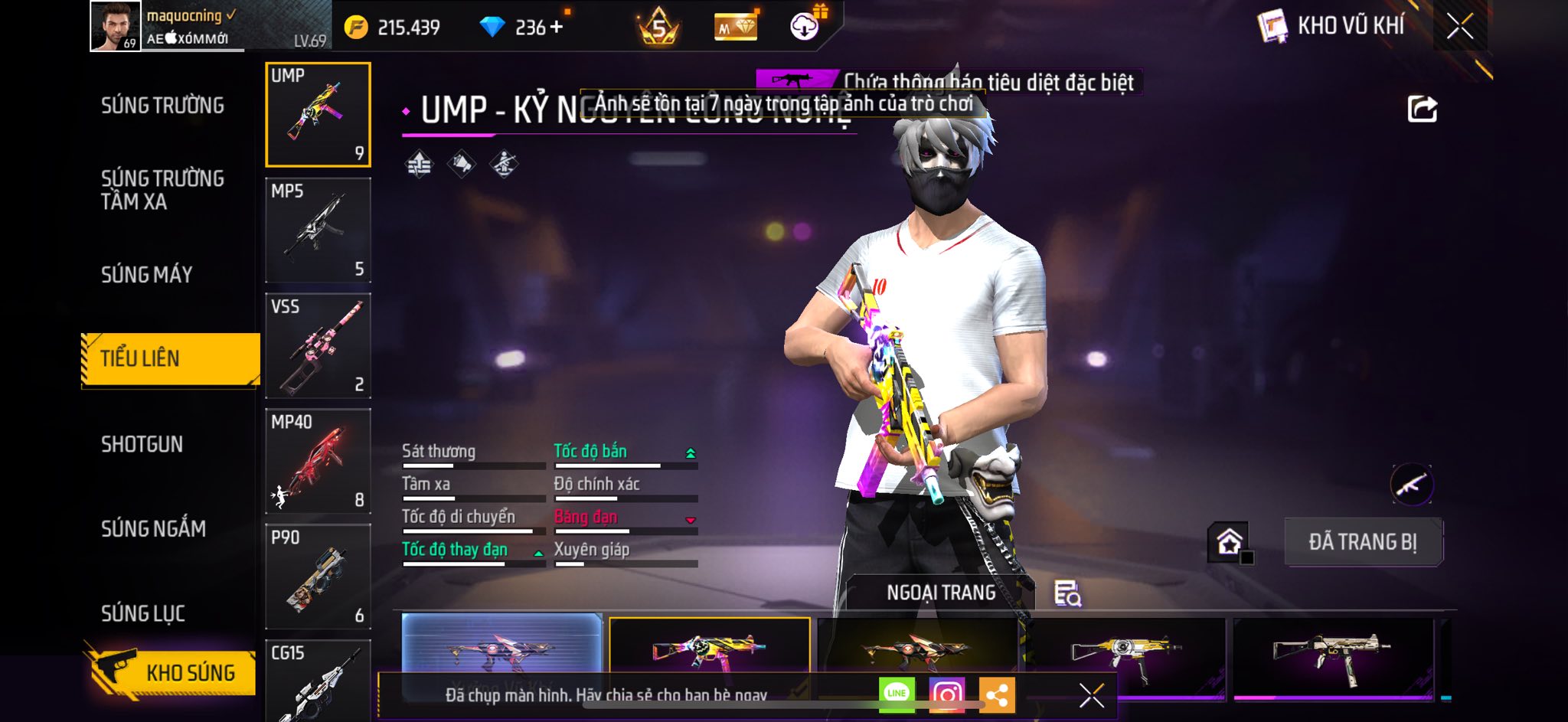Screen dimensions: 1568x722
Task: Close the Kho Vũ Khí screen
Action: coord(1459,27)
